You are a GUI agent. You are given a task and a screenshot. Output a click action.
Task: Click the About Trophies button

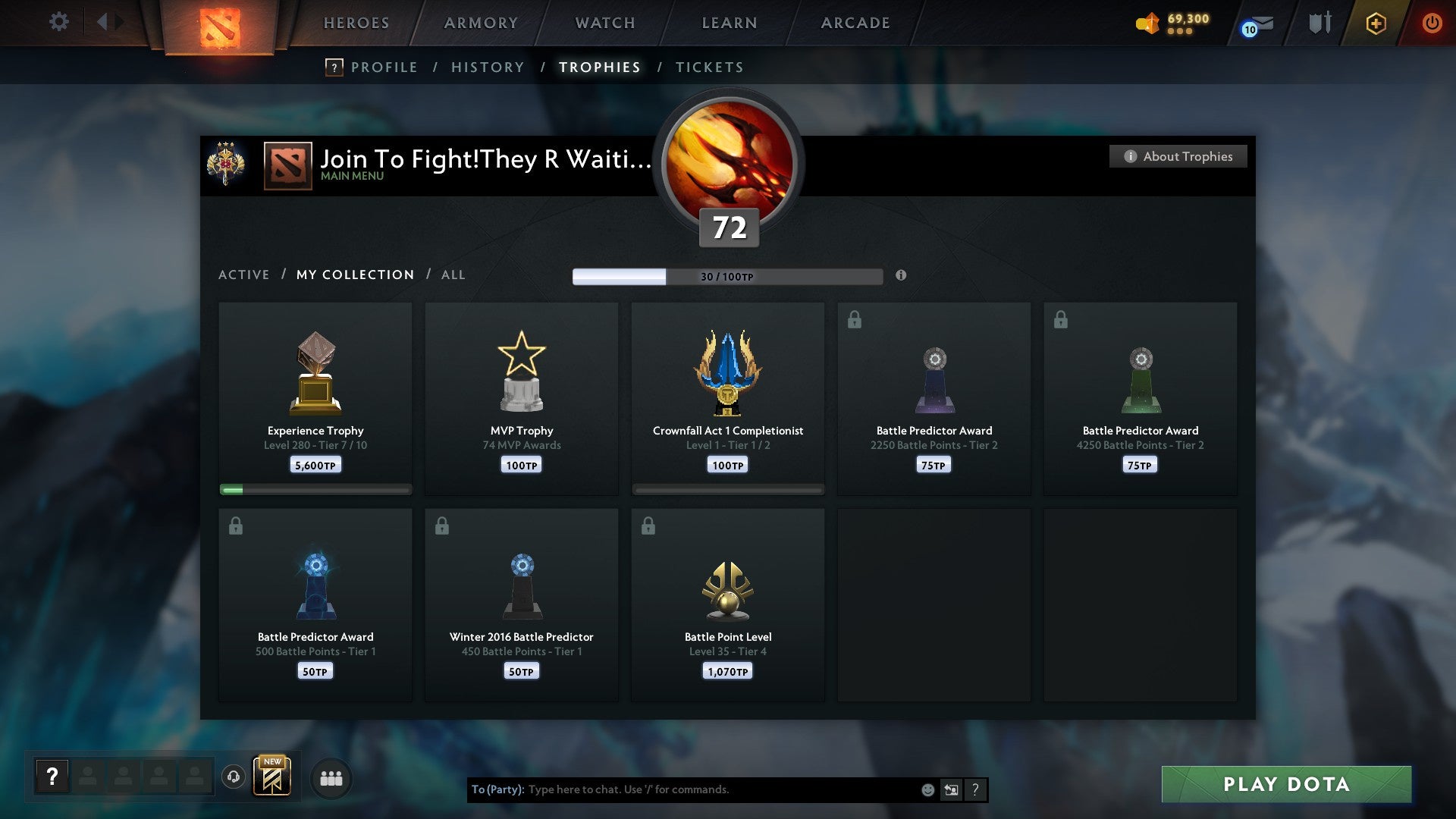point(1178,156)
